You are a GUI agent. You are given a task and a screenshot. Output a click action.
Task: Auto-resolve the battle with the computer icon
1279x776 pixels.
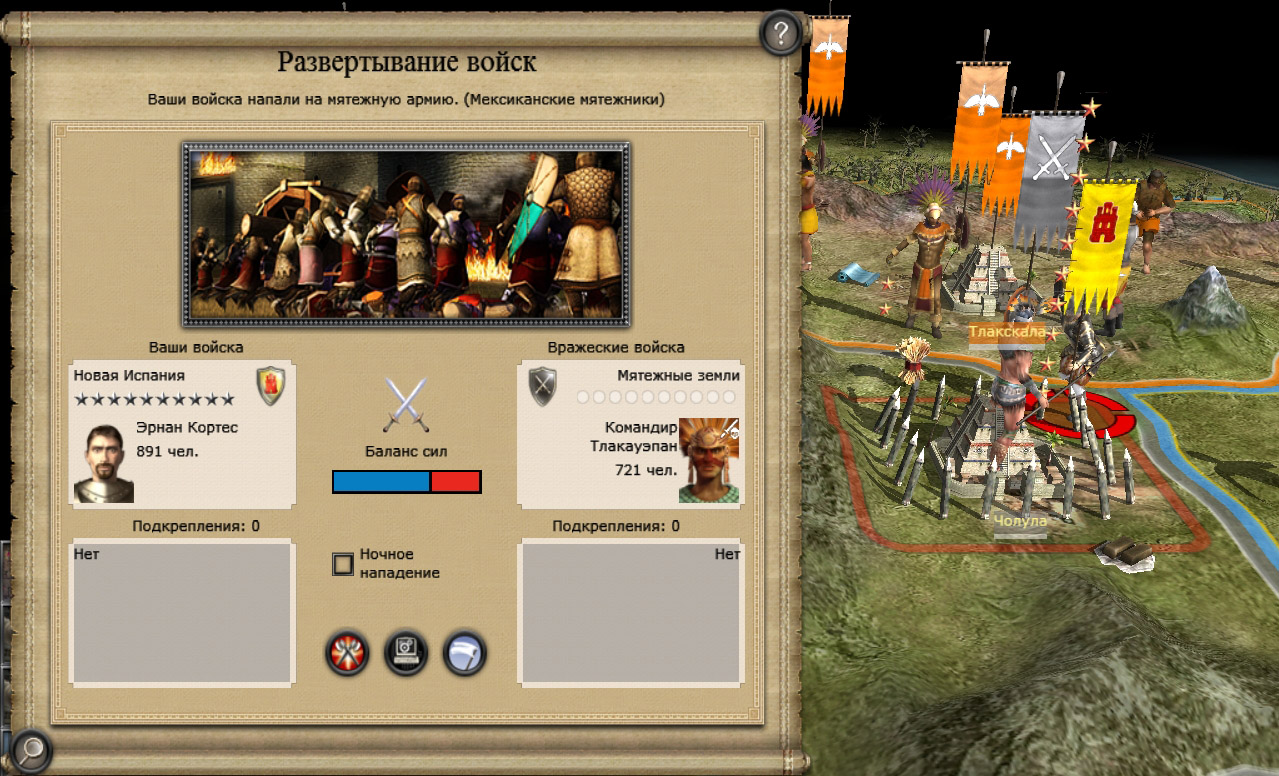(x=406, y=654)
